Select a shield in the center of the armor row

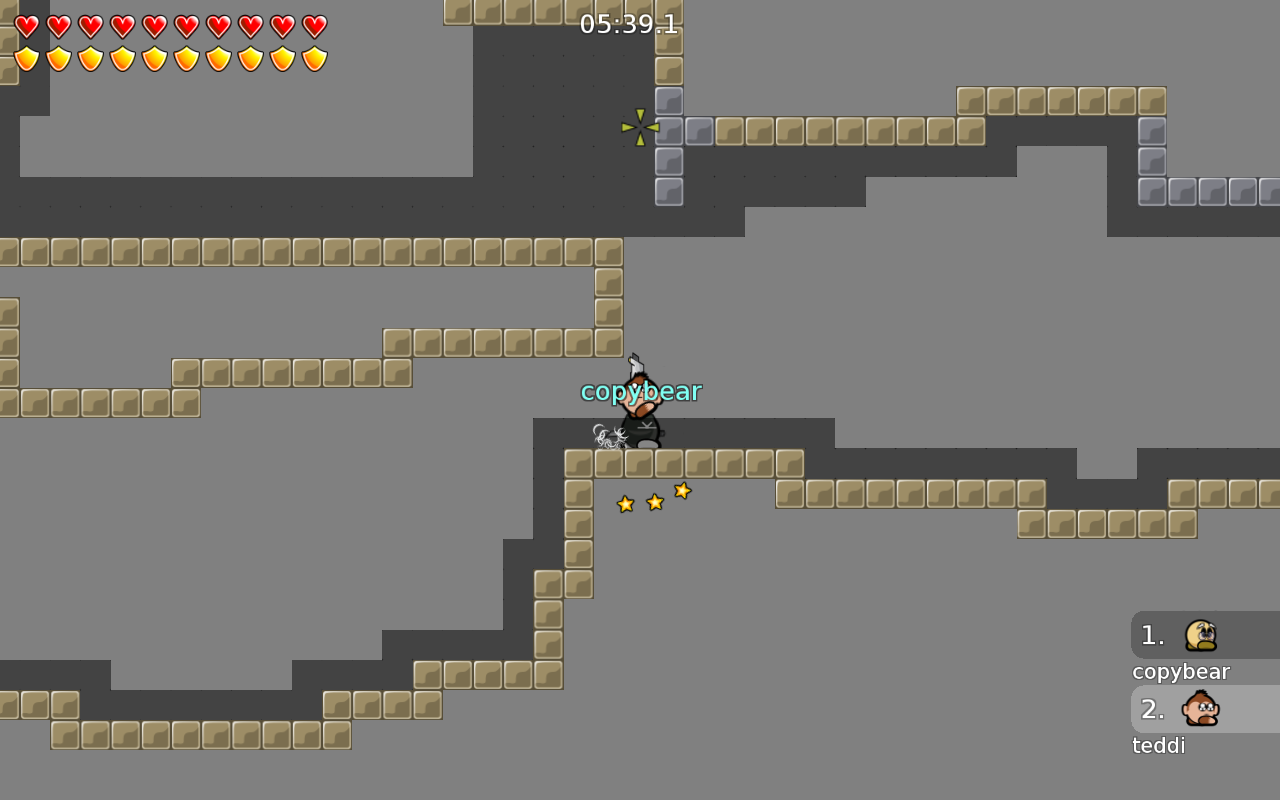pyautogui.click(x=171, y=58)
